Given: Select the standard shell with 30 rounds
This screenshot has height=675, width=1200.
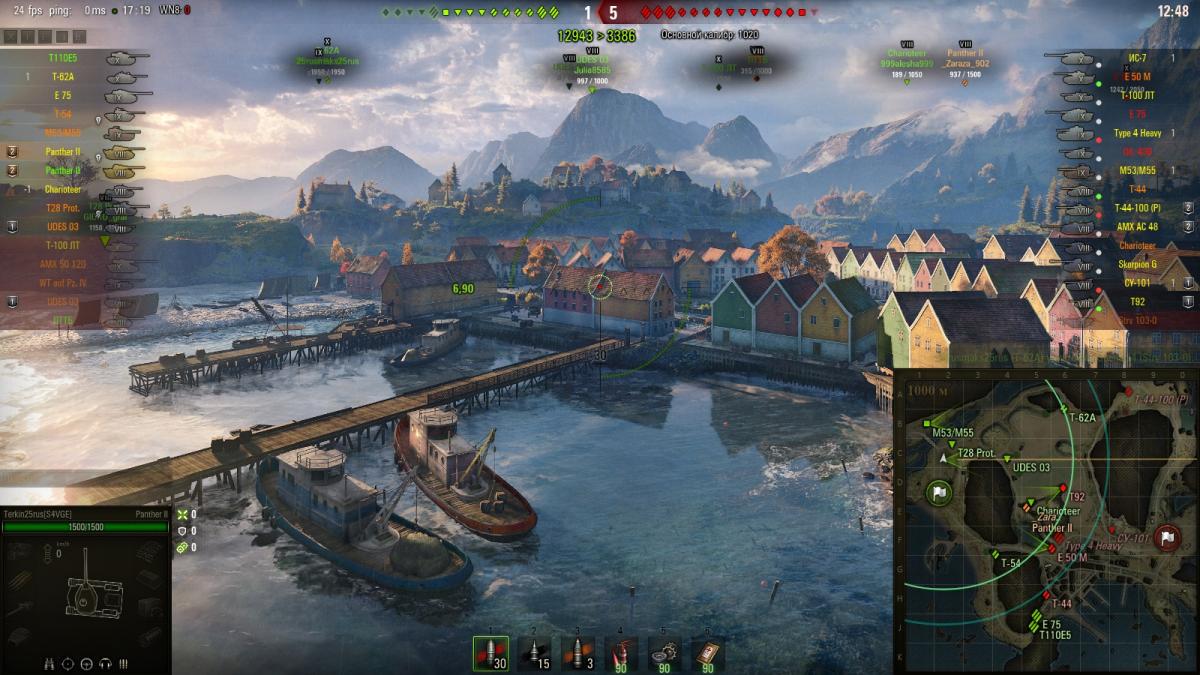Looking at the screenshot, I should pos(490,653).
